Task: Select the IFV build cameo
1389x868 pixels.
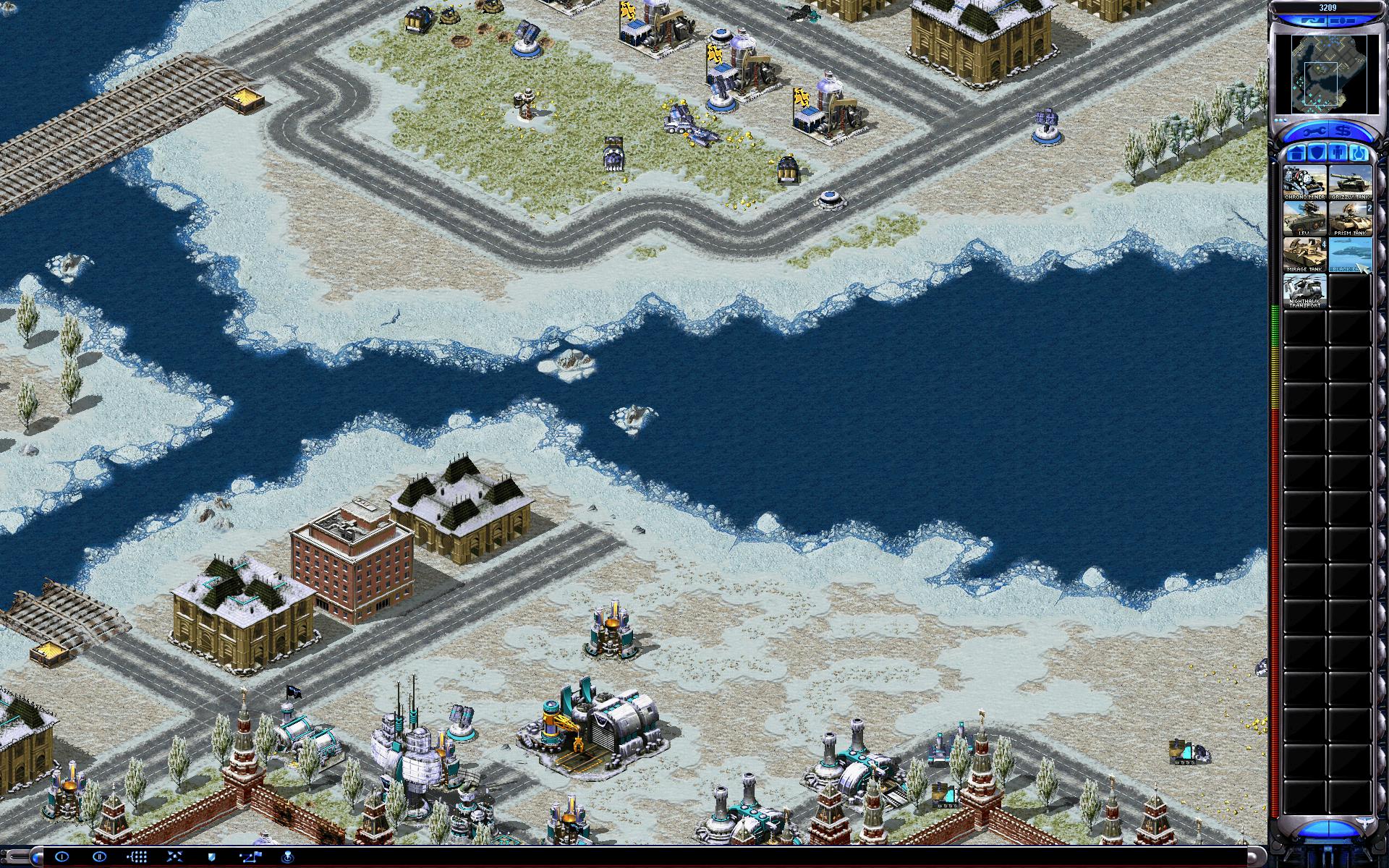Action: (x=1305, y=218)
